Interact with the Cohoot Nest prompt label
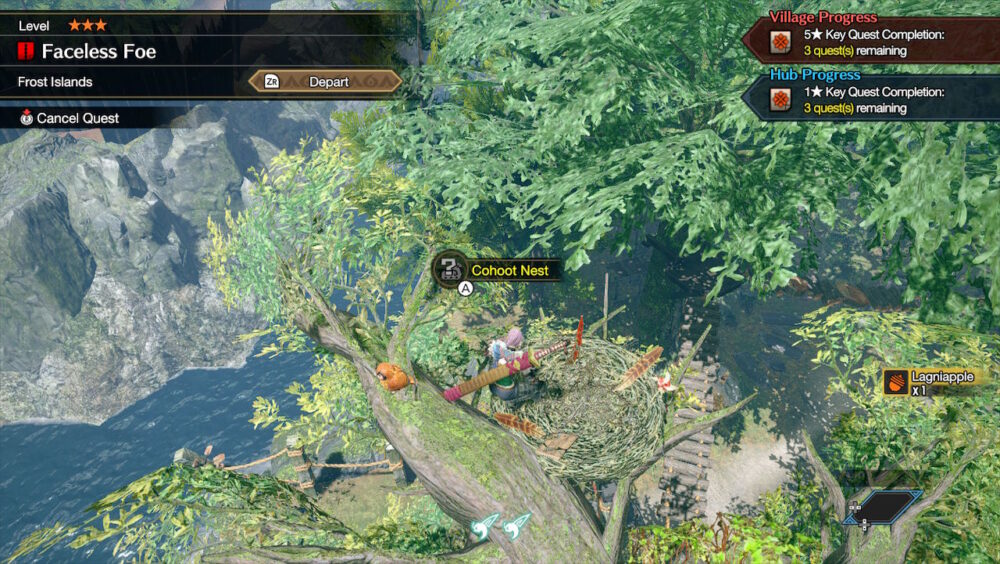 pos(509,270)
